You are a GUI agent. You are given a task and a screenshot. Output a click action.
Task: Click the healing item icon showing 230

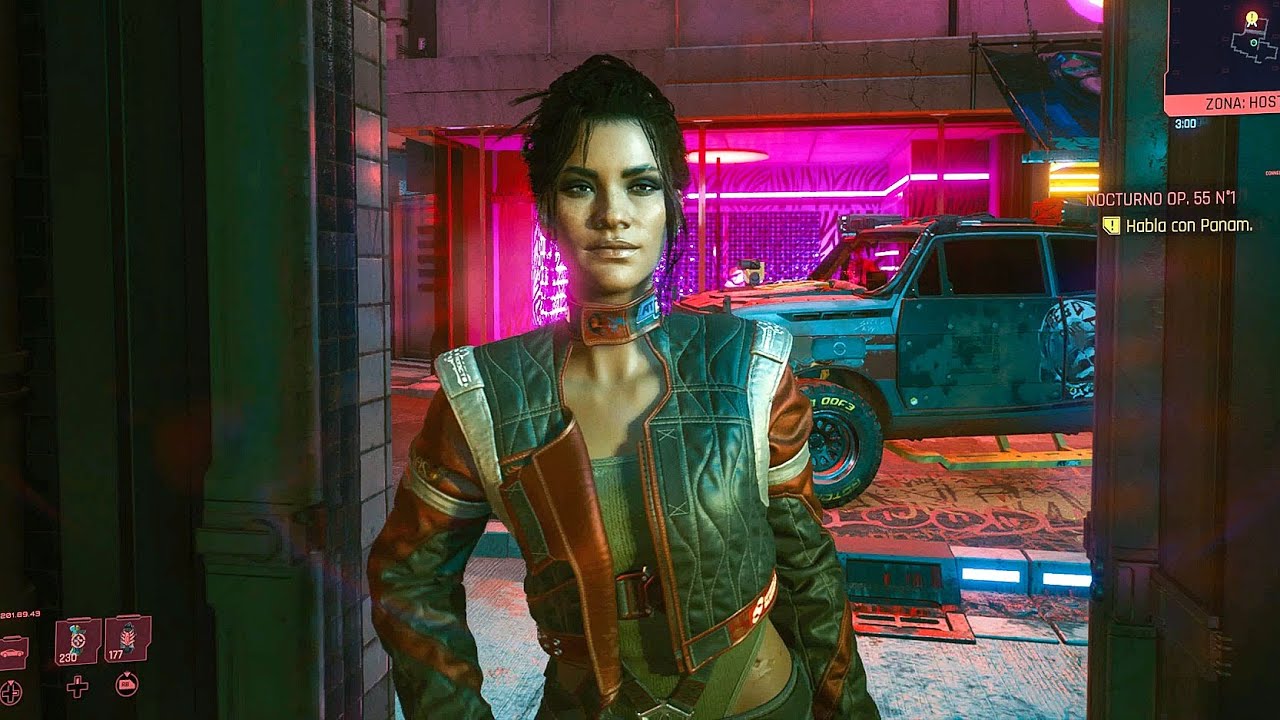[x=78, y=638]
